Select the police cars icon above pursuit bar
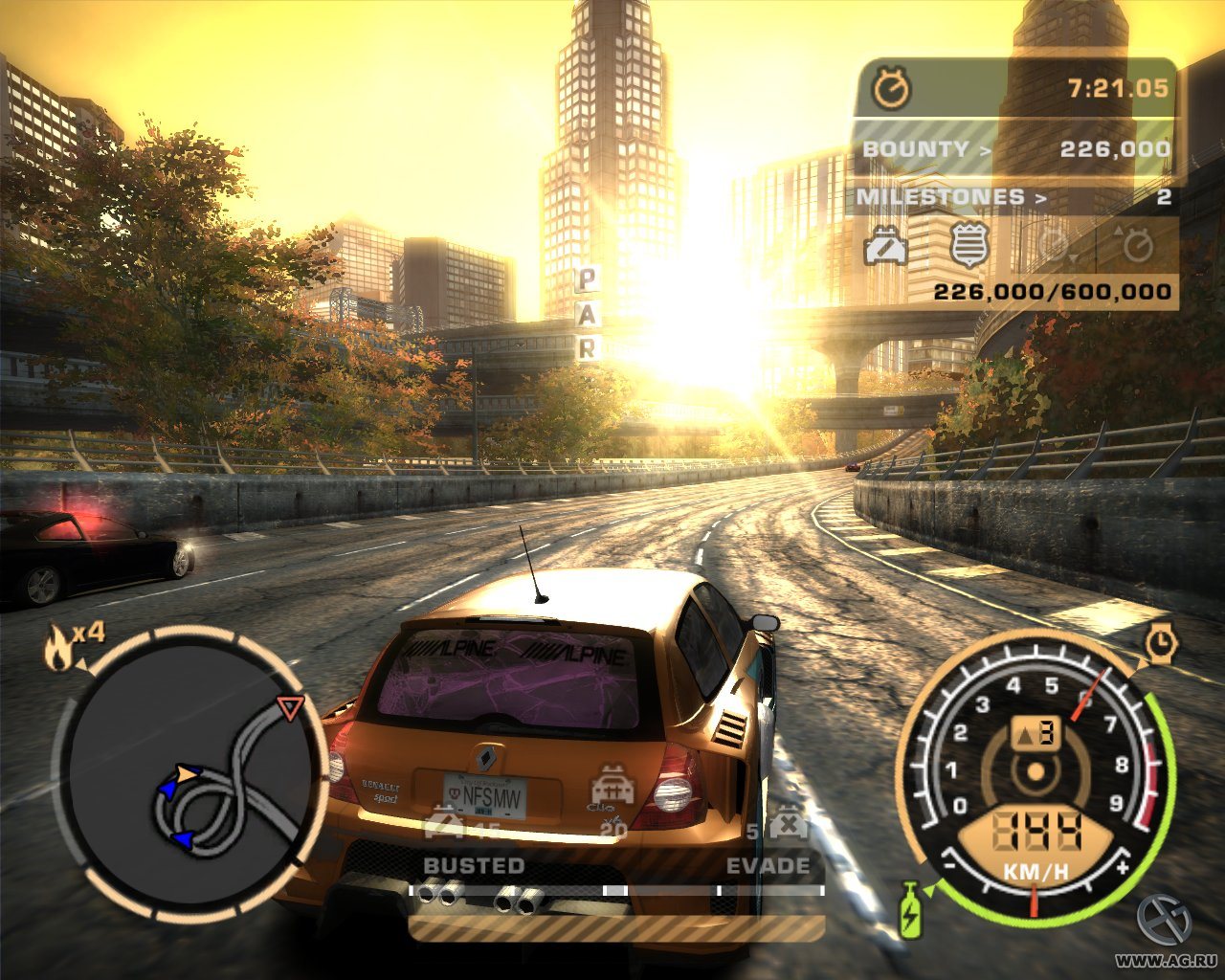This screenshot has height=980, width=1225. click(612, 785)
